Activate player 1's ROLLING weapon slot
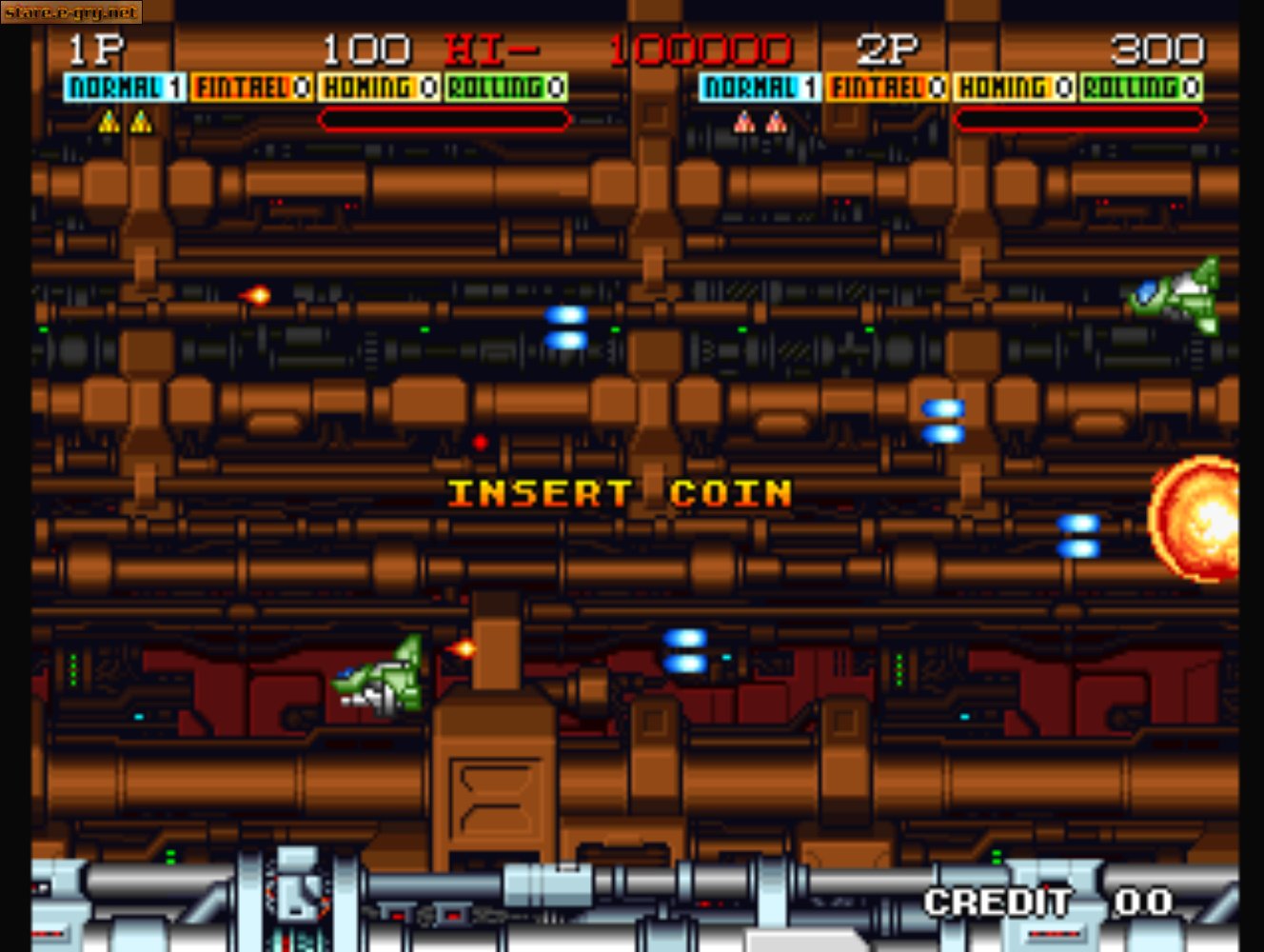1264x952 pixels. (505, 88)
